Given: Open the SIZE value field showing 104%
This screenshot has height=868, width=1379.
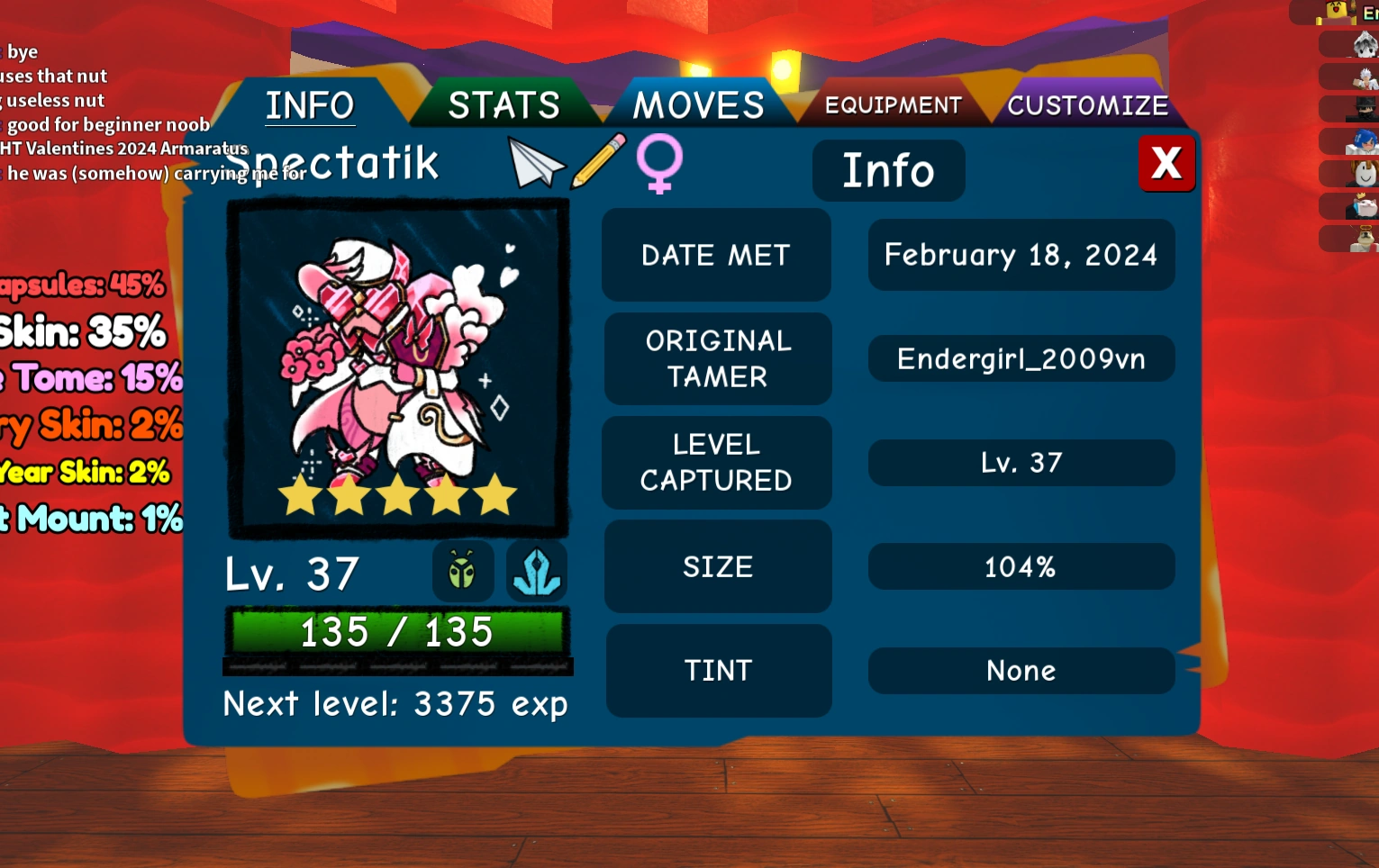Looking at the screenshot, I should click(x=1021, y=566).
